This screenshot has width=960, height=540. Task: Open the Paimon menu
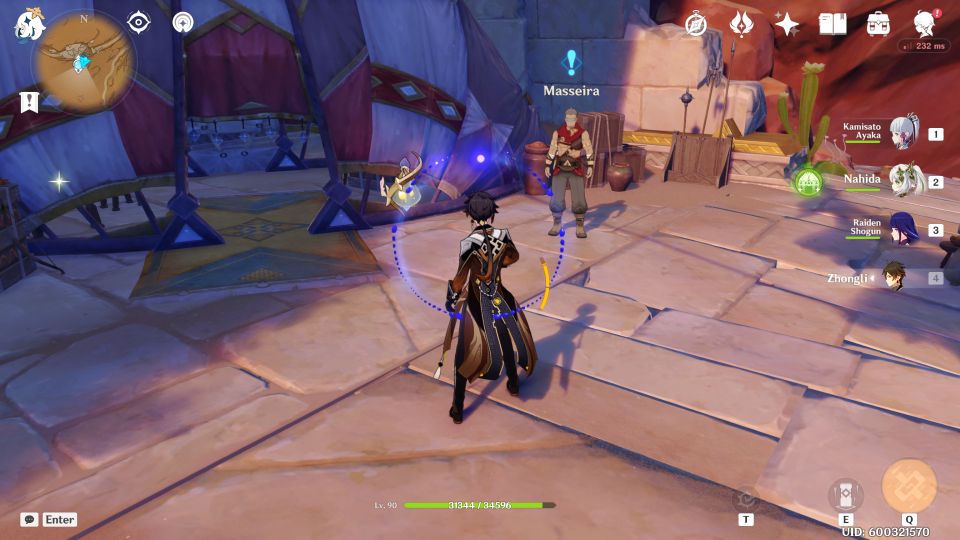pos(27,24)
